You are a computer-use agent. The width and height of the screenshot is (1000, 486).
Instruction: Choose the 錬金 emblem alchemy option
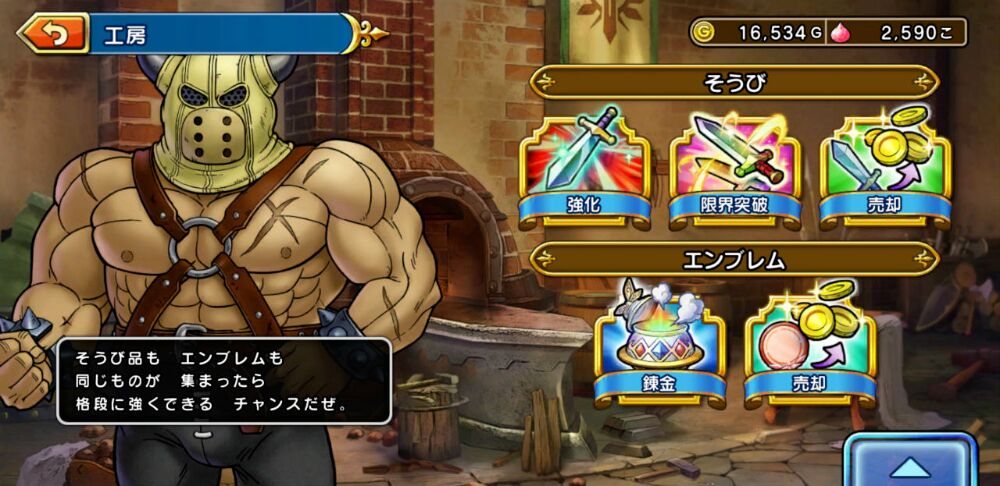[659, 346]
